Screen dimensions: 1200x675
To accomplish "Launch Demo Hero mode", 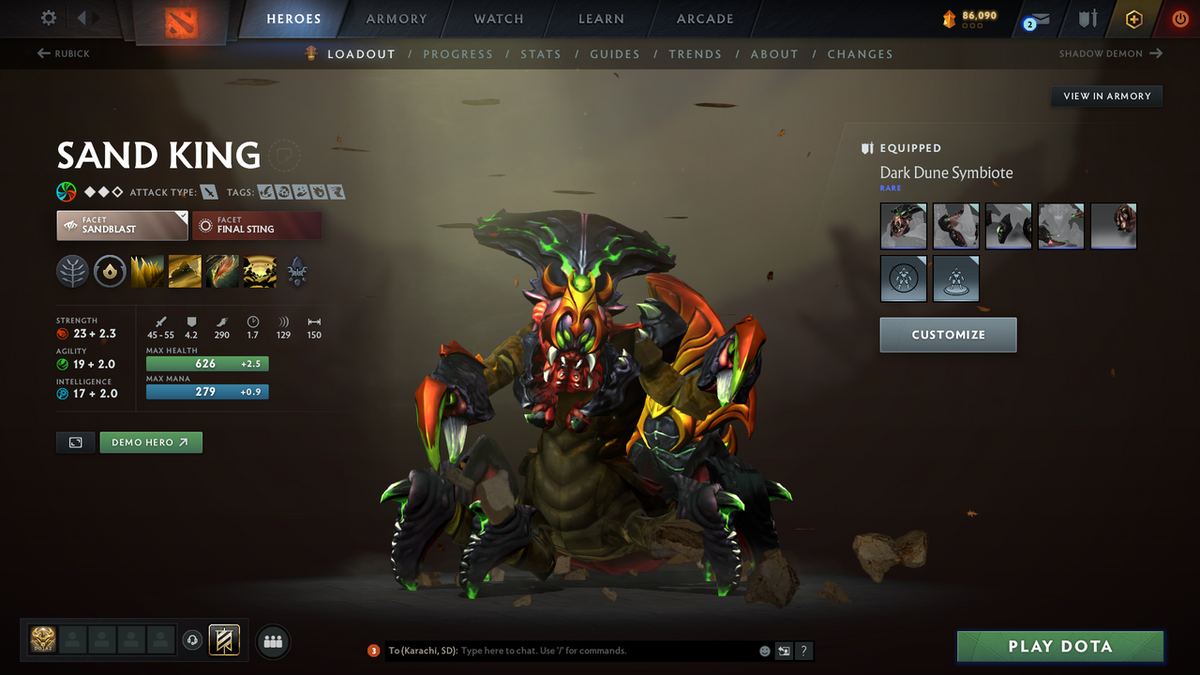I will tap(151, 442).
